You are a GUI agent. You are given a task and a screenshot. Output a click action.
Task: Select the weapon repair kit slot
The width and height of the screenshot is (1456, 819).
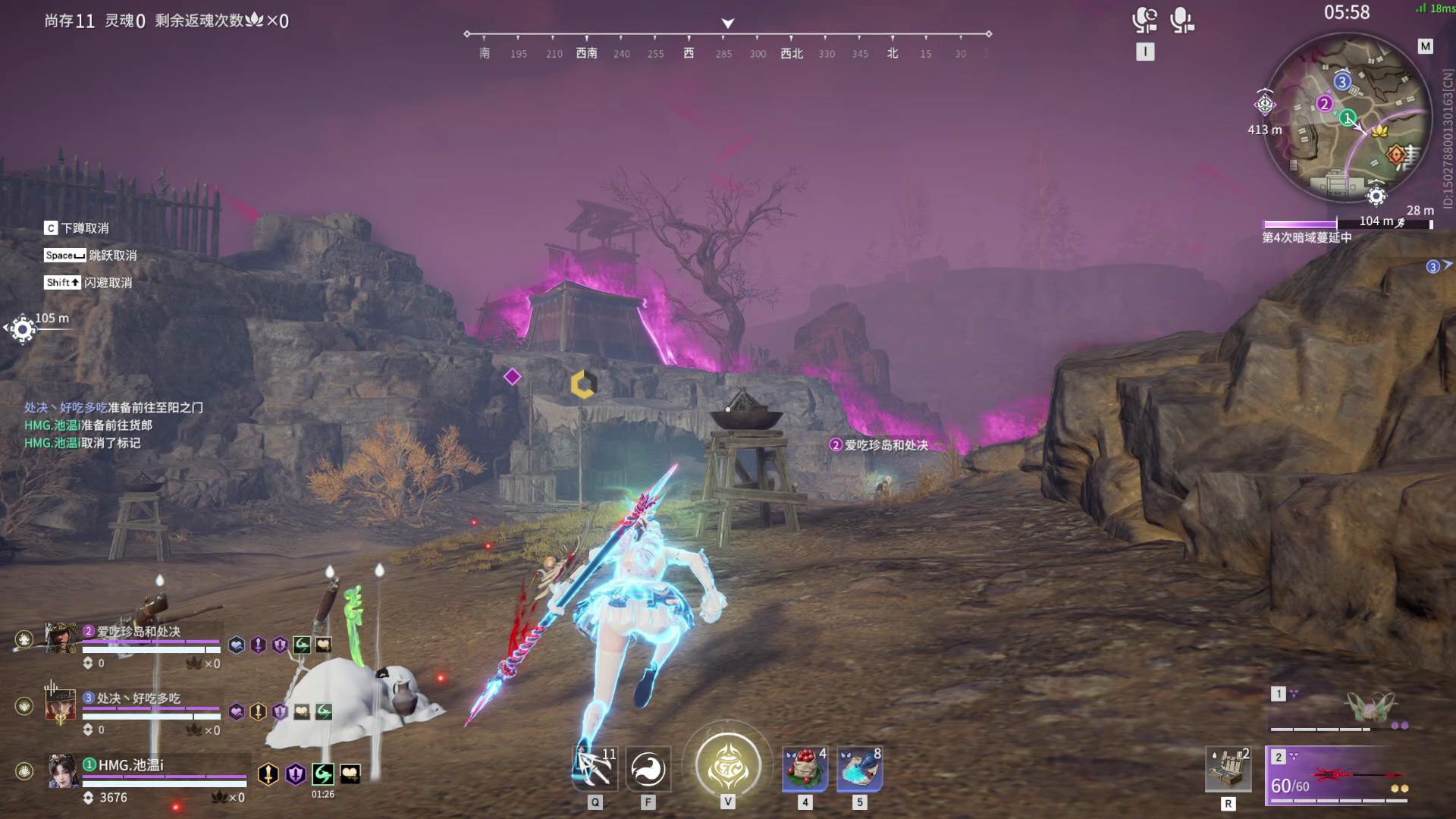click(1228, 769)
